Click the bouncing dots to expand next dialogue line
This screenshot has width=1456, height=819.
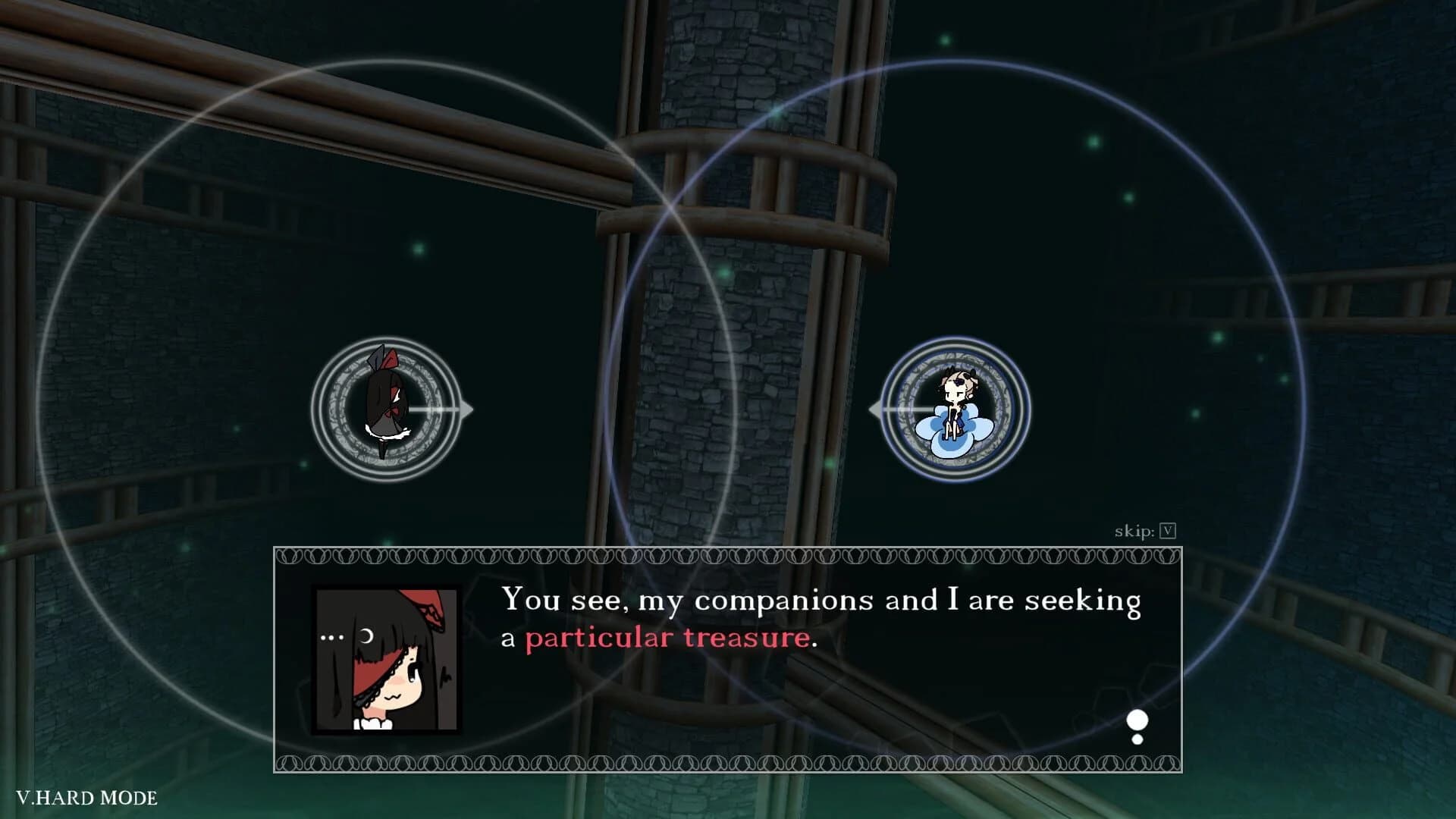tap(1137, 720)
